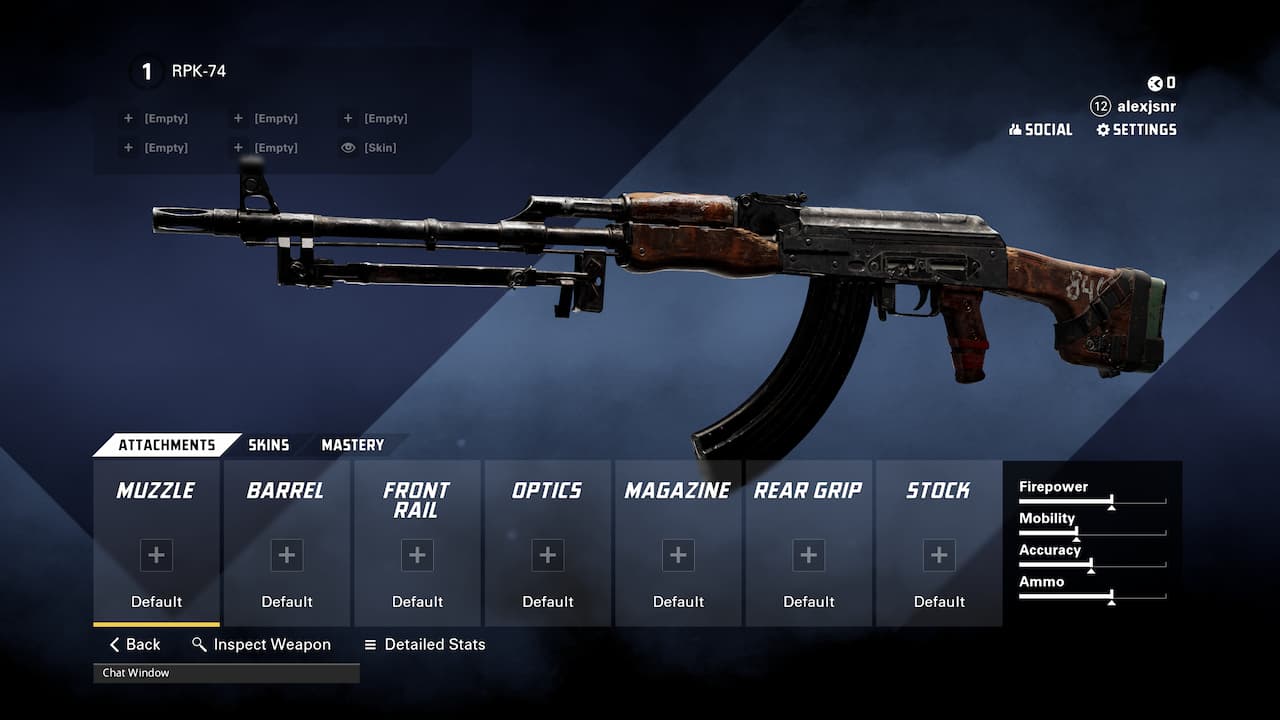Open the Magazine attachment slot
Image resolution: width=1280 pixels, height=720 pixels.
pos(678,543)
